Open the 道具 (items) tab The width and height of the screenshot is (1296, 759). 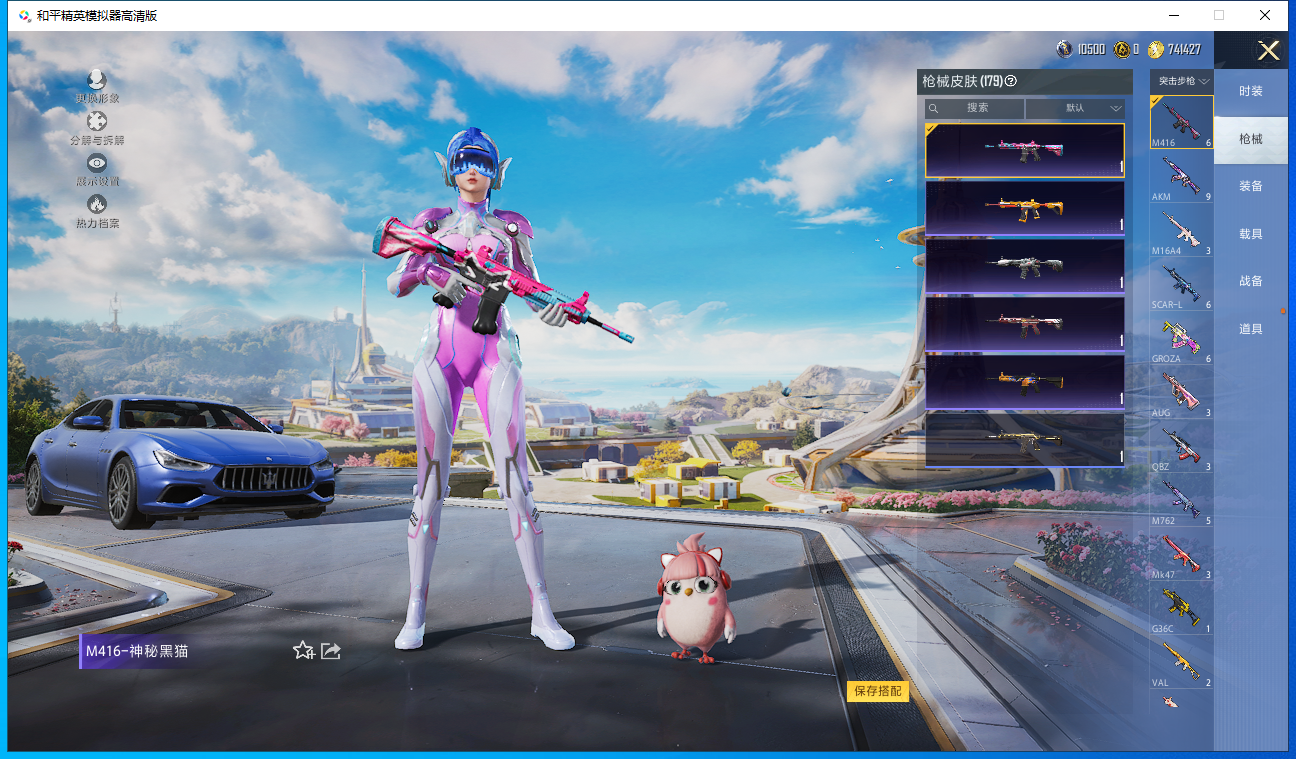[x=1250, y=329]
